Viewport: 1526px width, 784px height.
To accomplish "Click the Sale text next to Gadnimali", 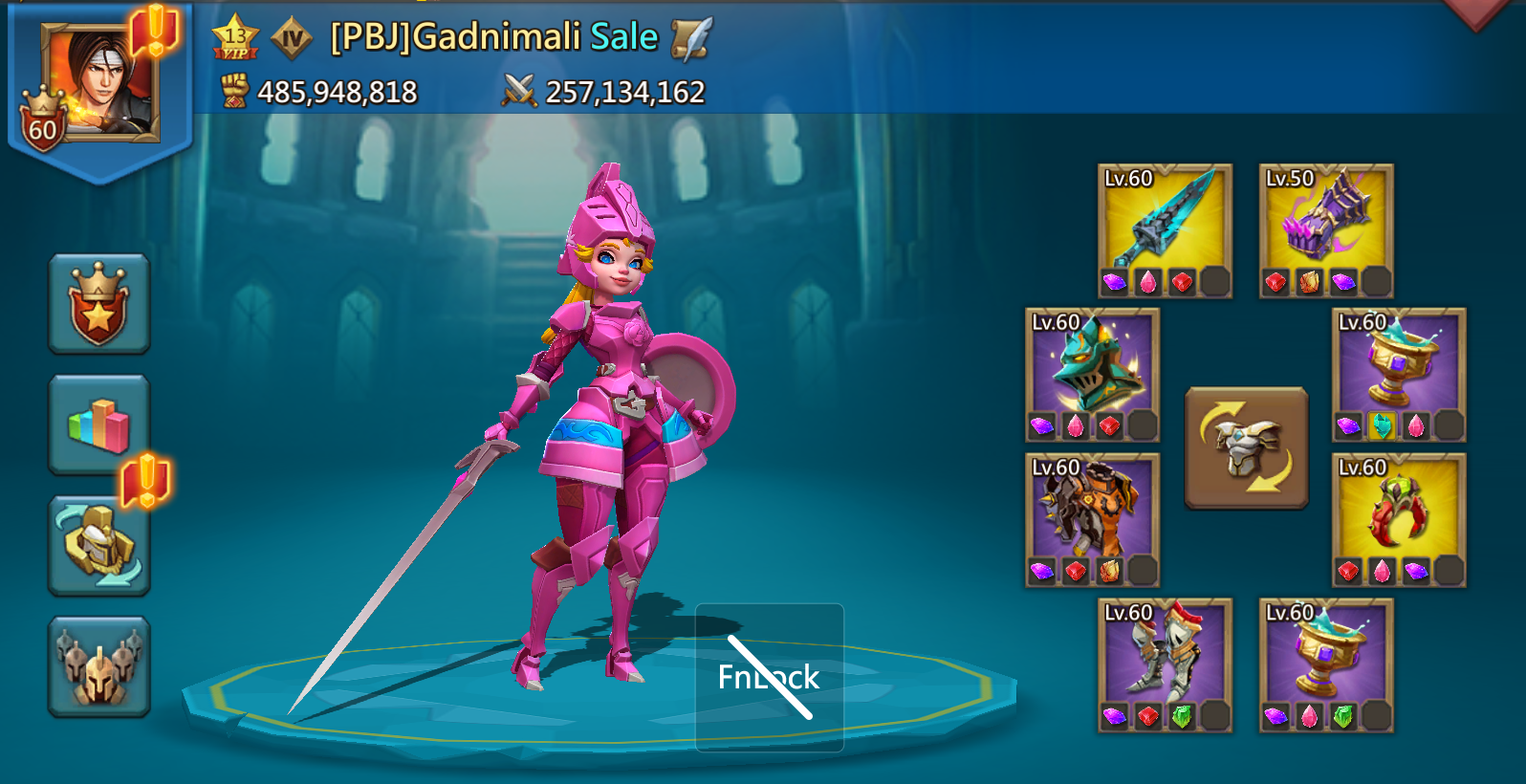I will tap(626, 38).
